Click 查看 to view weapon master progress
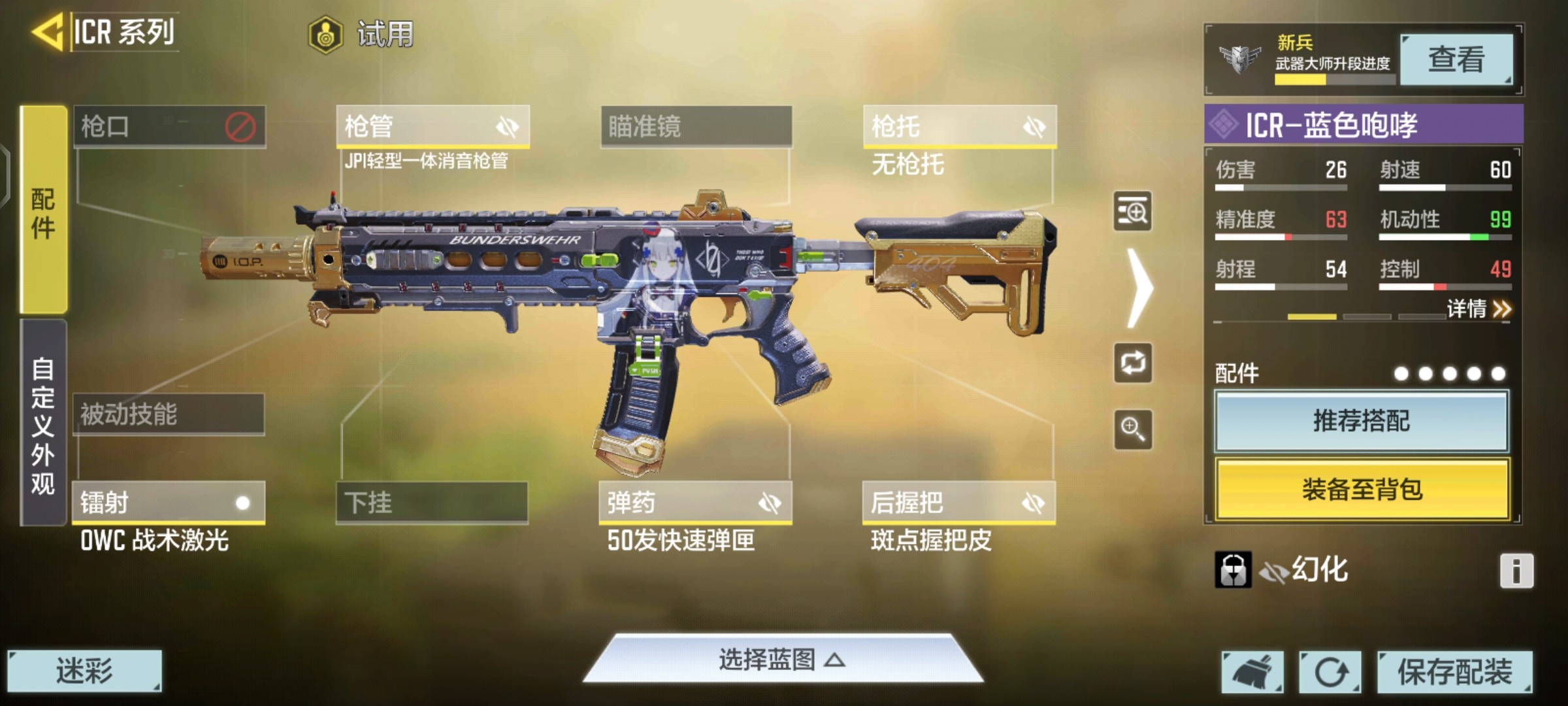1568x706 pixels. tap(1456, 59)
